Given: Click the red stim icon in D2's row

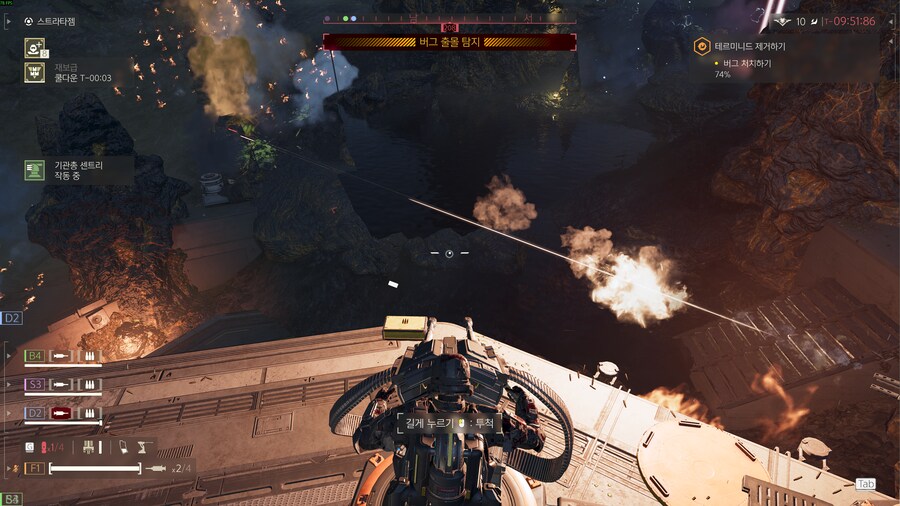Looking at the screenshot, I should tap(62, 412).
